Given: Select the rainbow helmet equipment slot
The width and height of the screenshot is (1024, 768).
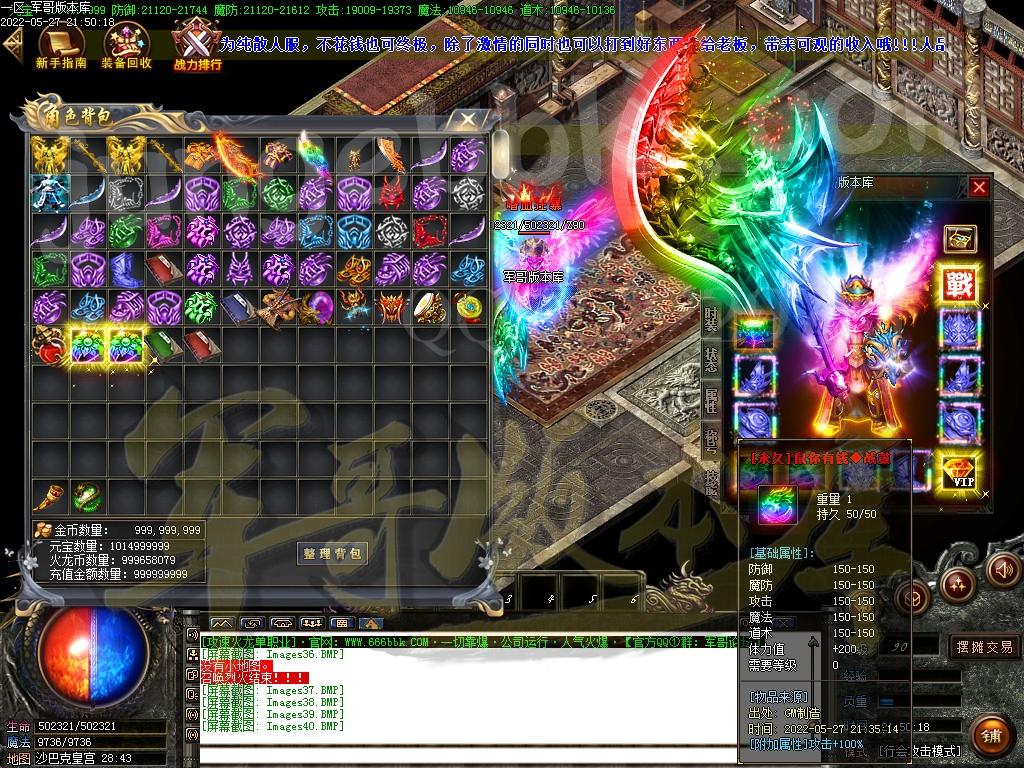Looking at the screenshot, I should pyautogui.click(x=755, y=330).
